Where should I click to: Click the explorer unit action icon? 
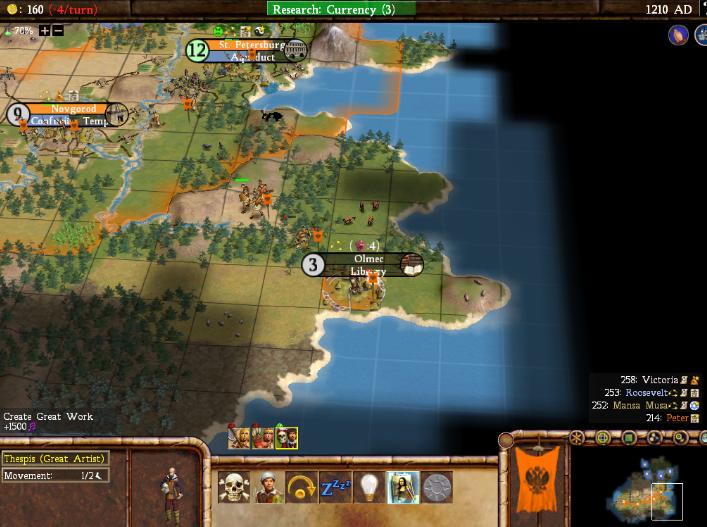(267, 487)
